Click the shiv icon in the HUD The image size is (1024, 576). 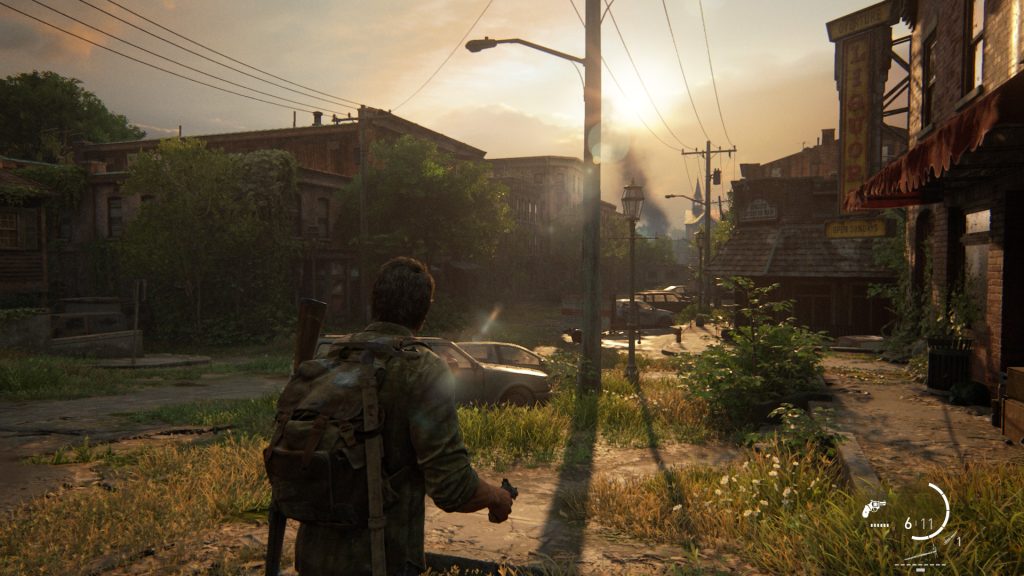pyautogui.click(x=950, y=538)
